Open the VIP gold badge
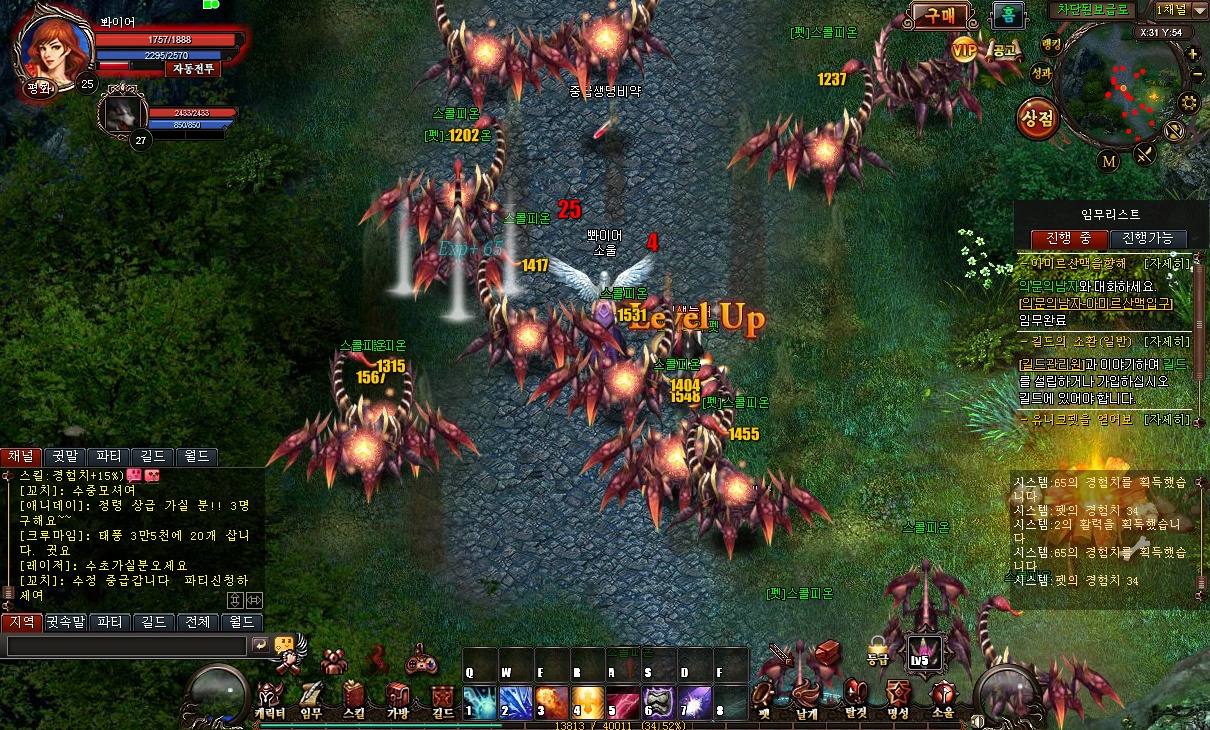 click(964, 49)
